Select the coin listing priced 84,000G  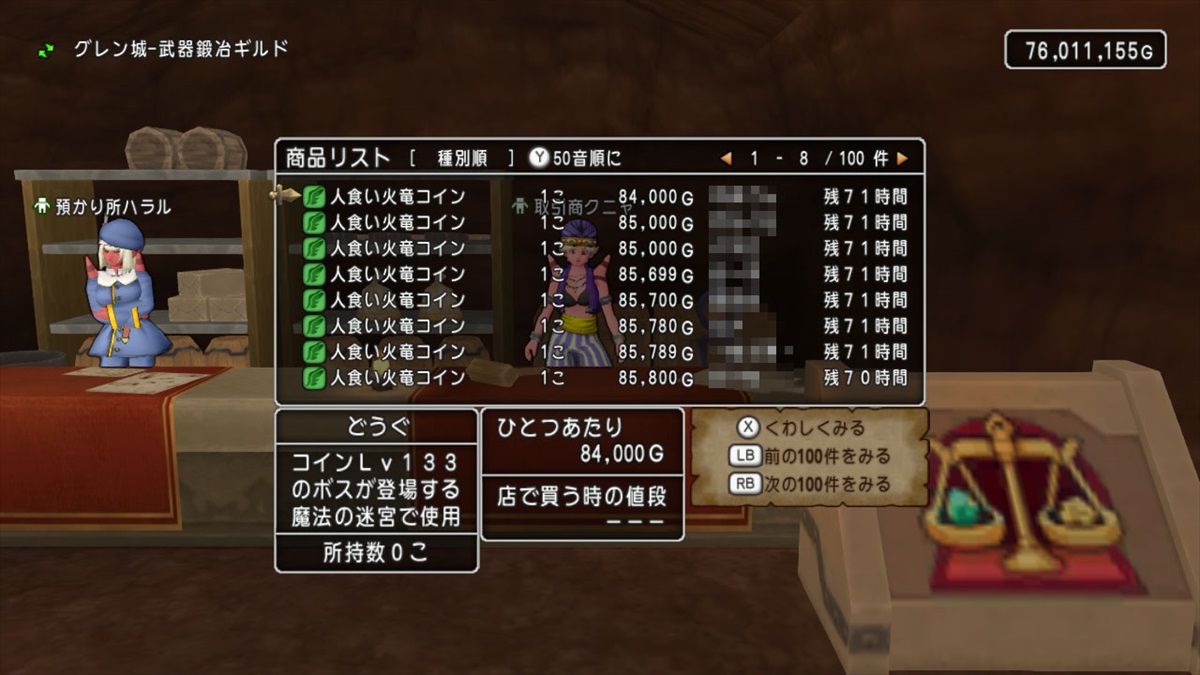click(x=600, y=196)
